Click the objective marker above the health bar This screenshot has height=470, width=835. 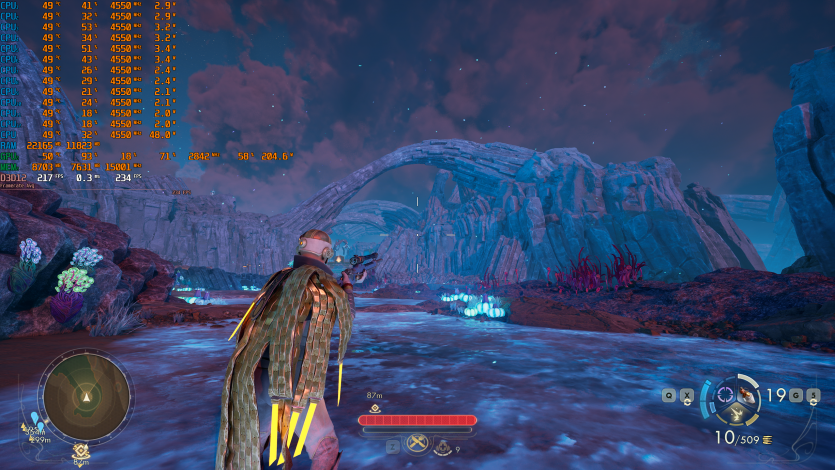click(375, 408)
